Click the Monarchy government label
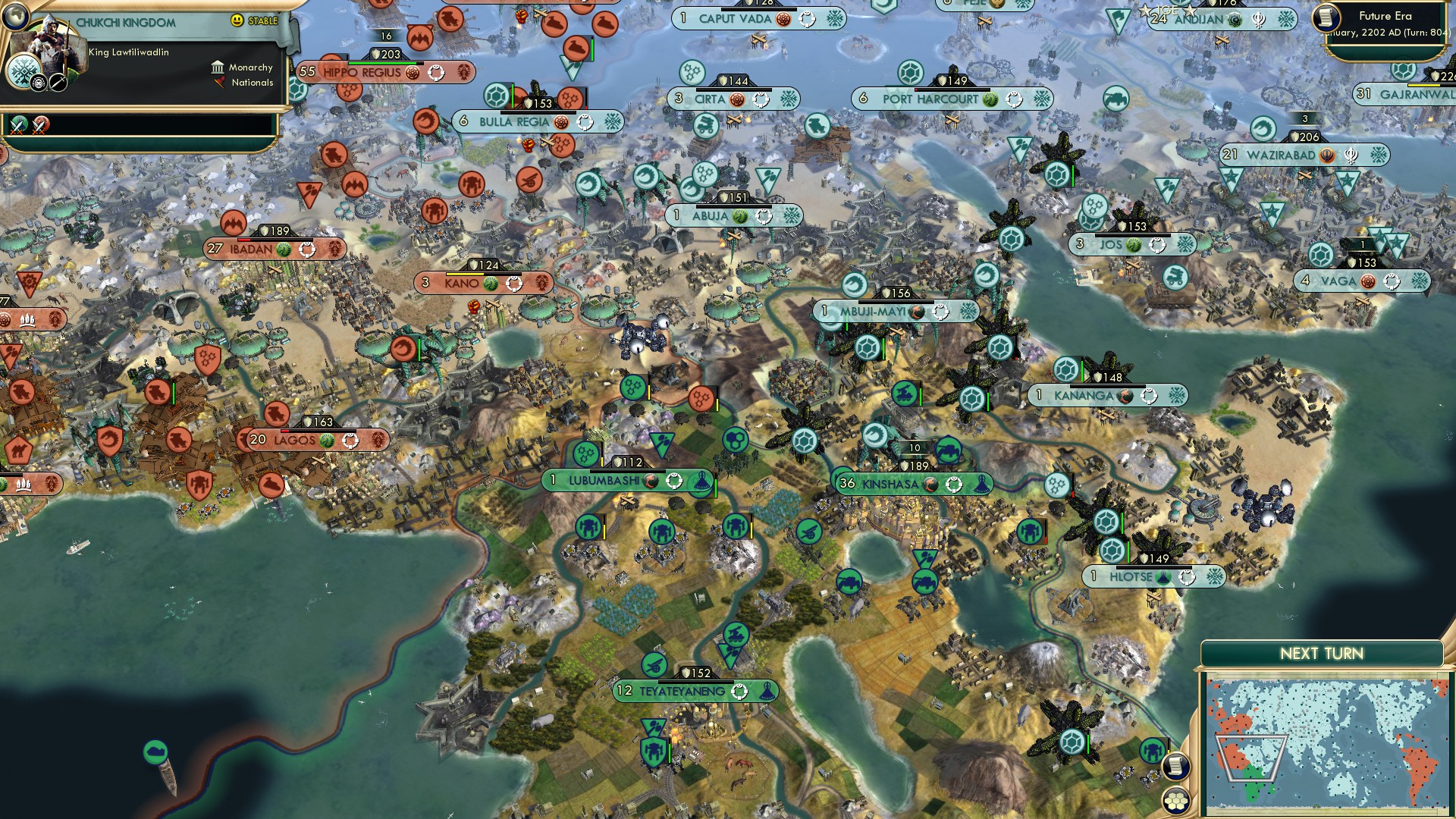The width and height of the screenshot is (1456, 819). [x=250, y=67]
